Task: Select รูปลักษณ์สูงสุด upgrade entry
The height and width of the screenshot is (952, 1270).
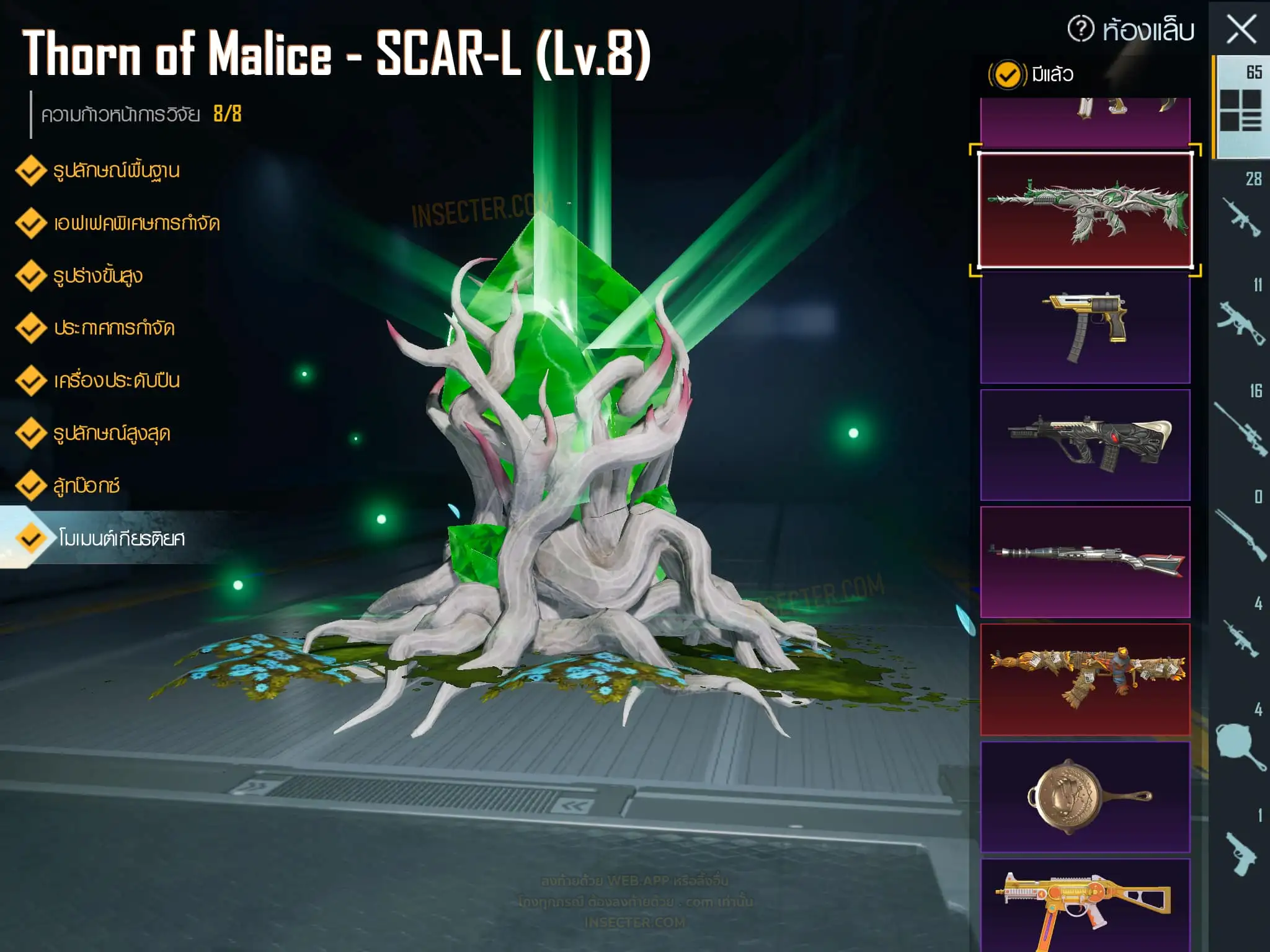Action: coord(112,433)
